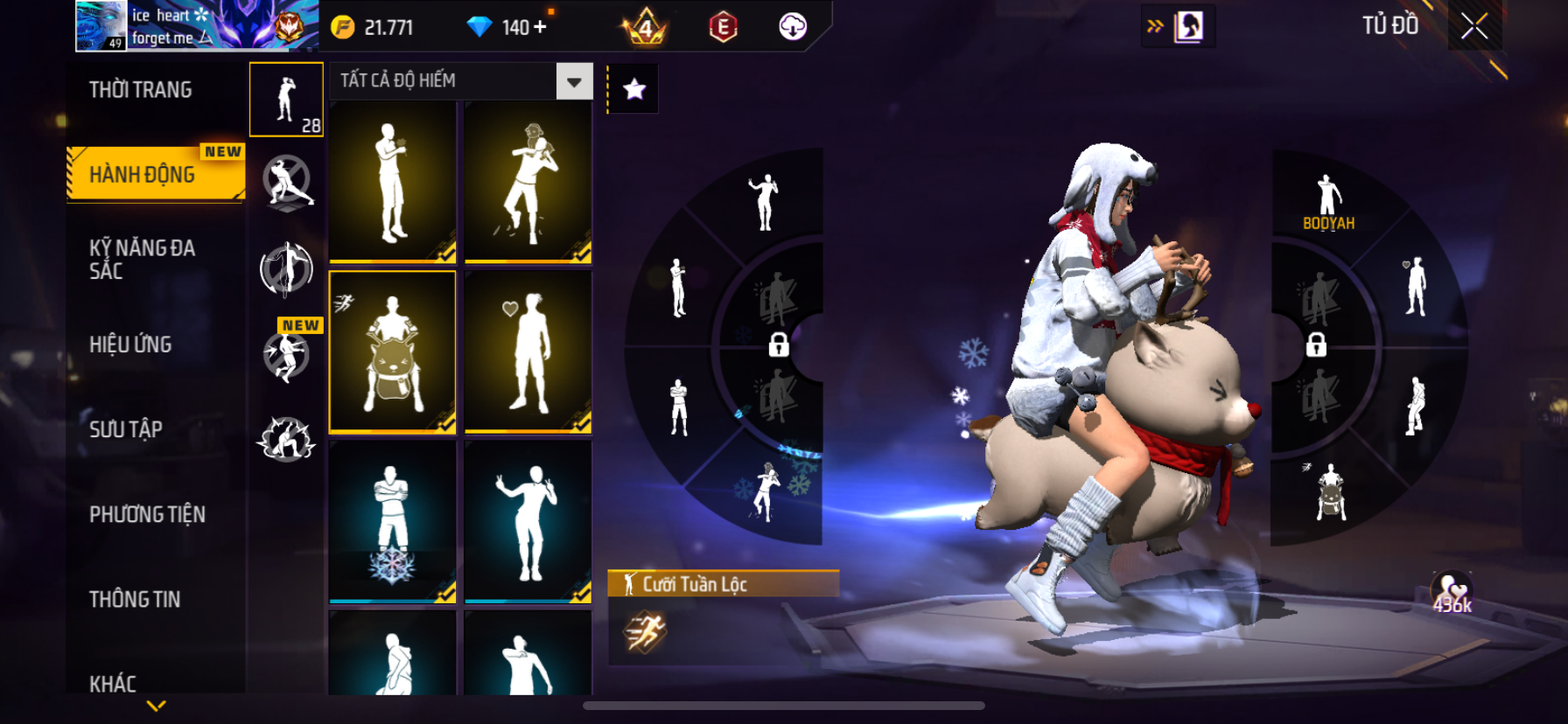Add diamonds with the plus button
Viewport: 1568px width, 724px height.
pyautogui.click(x=540, y=27)
